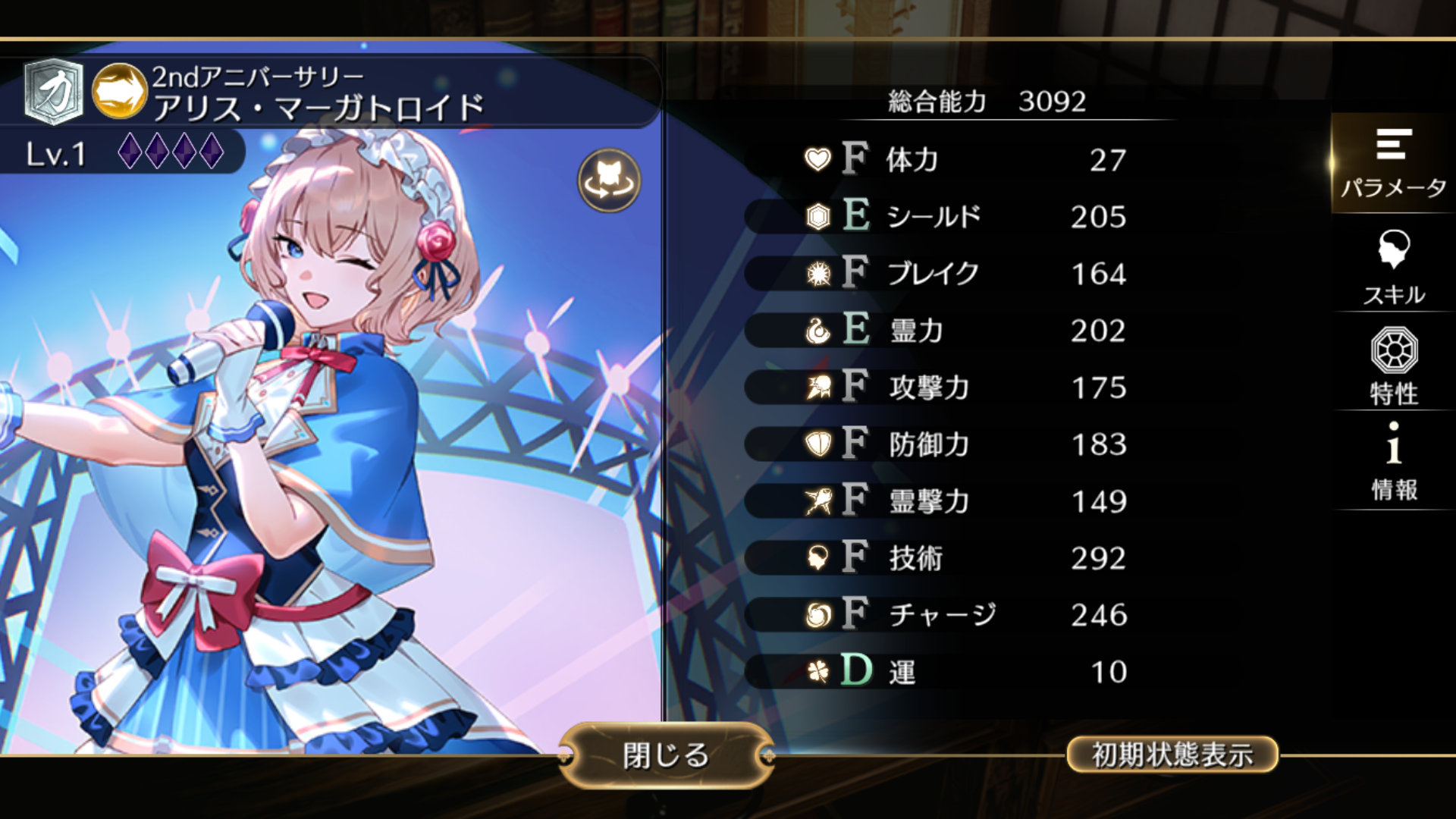This screenshot has height=819, width=1456.
Task: Switch to the パラメータ tab
Action: click(x=1393, y=163)
